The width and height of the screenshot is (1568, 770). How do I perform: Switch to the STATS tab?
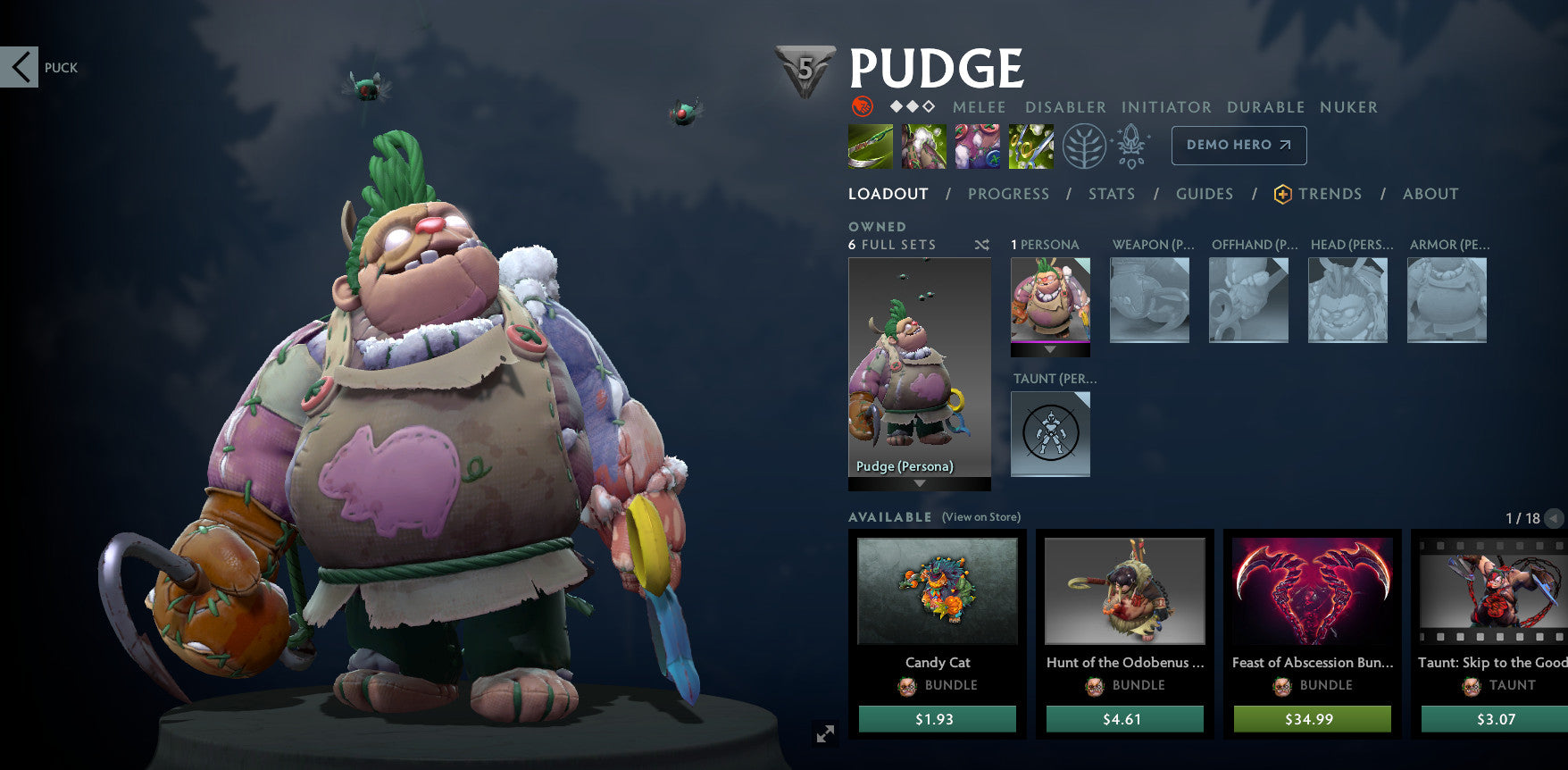(x=1112, y=194)
